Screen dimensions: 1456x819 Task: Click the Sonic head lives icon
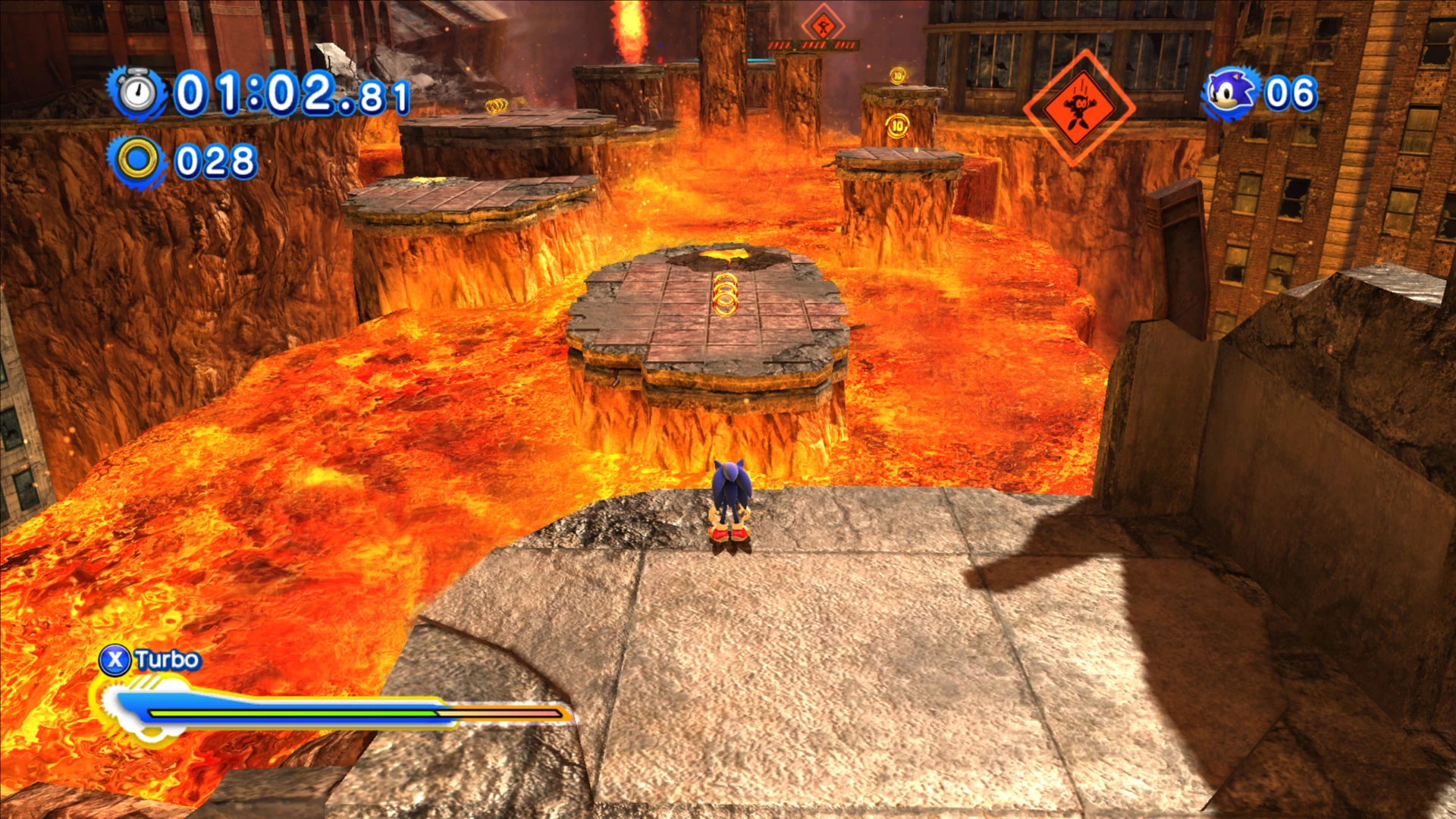(1231, 94)
